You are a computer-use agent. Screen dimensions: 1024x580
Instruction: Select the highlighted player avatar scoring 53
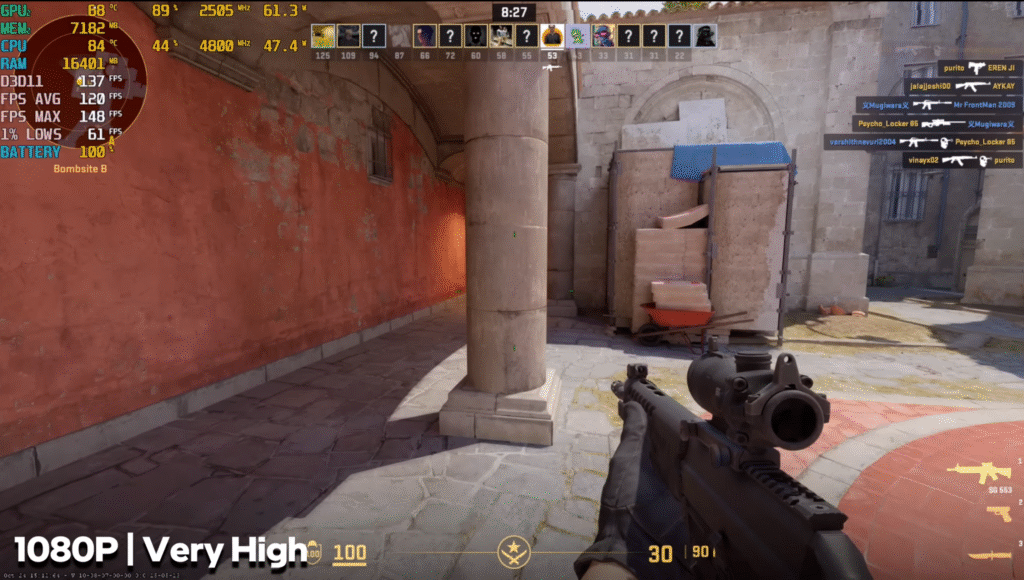(552, 37)
